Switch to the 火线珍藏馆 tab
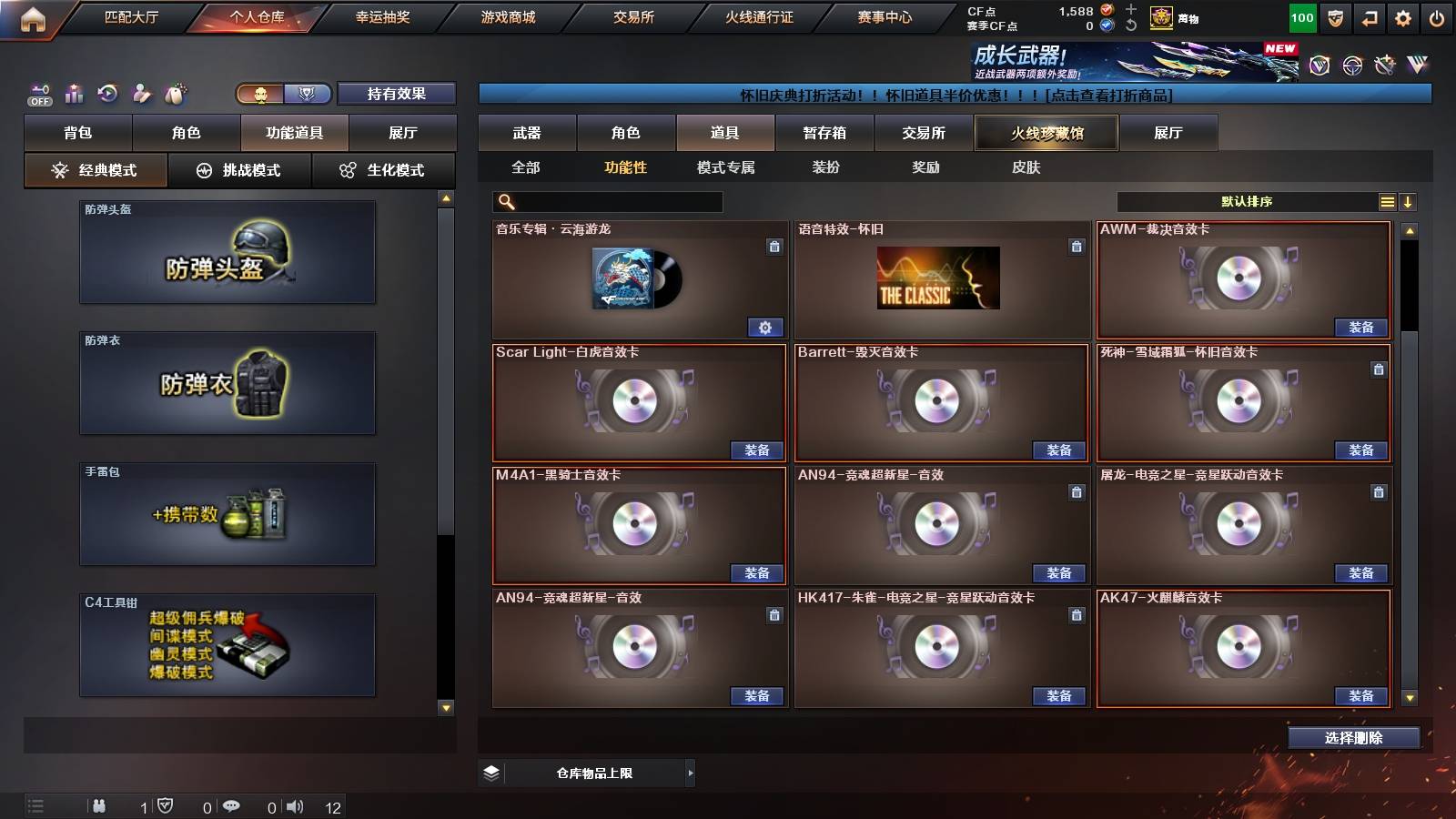Image resolution: width=1456 pixels, height=819 pixels. [1046, 133]
